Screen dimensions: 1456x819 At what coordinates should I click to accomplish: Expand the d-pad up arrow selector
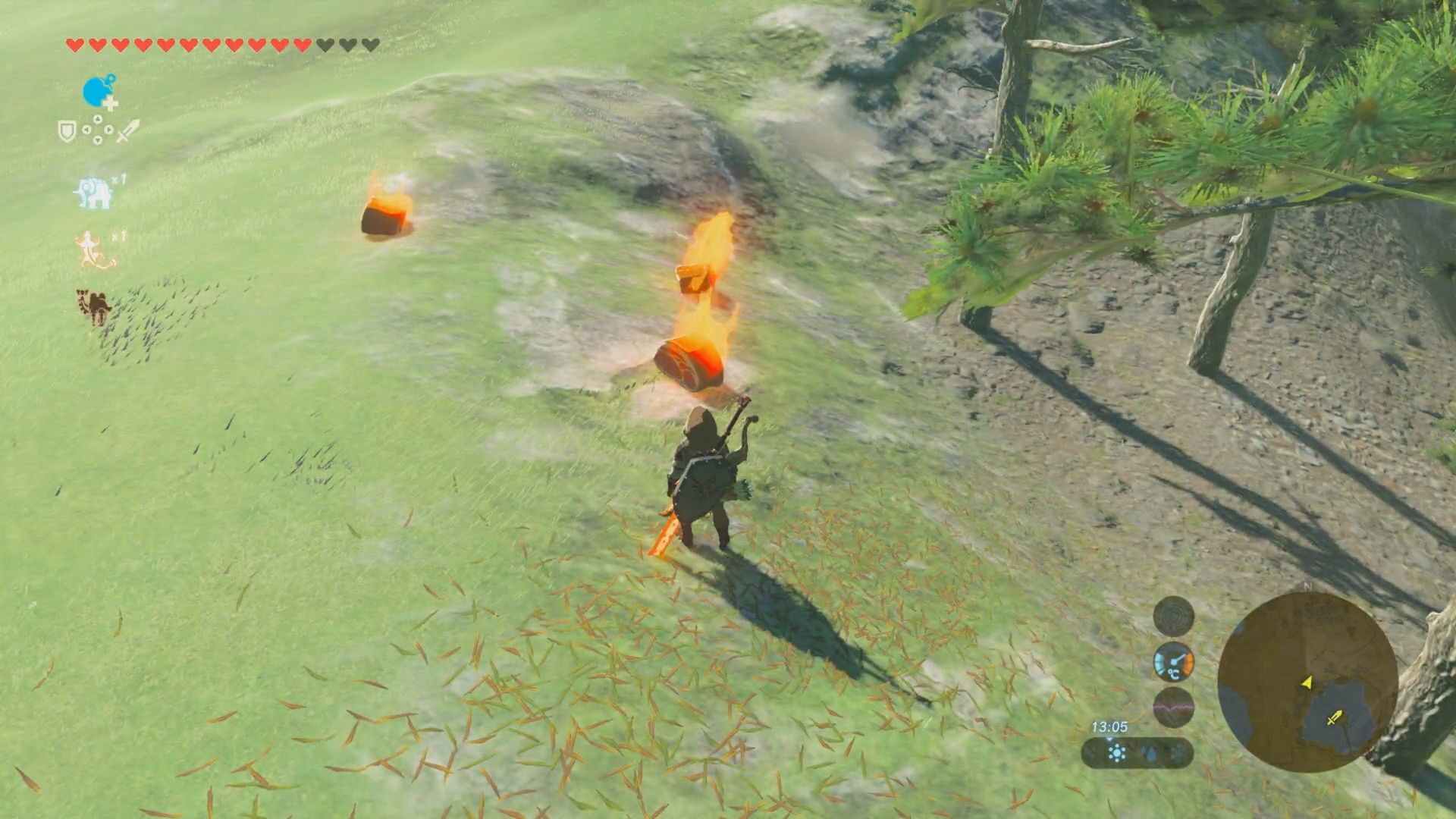click(x=98, y=118)
